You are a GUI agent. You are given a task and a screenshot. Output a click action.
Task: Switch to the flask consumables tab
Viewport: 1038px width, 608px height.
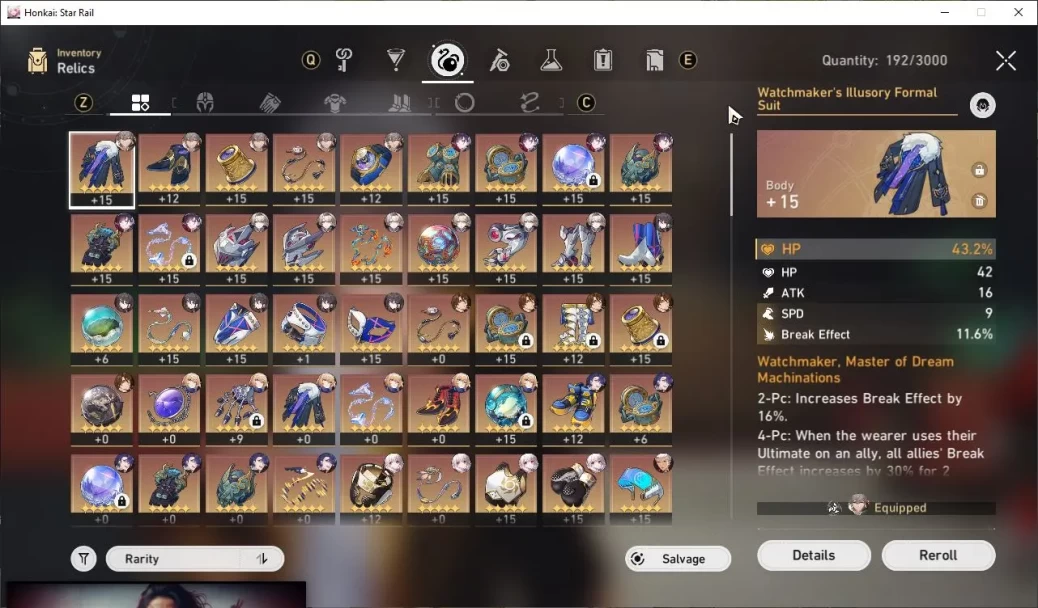tap(551, 60)
